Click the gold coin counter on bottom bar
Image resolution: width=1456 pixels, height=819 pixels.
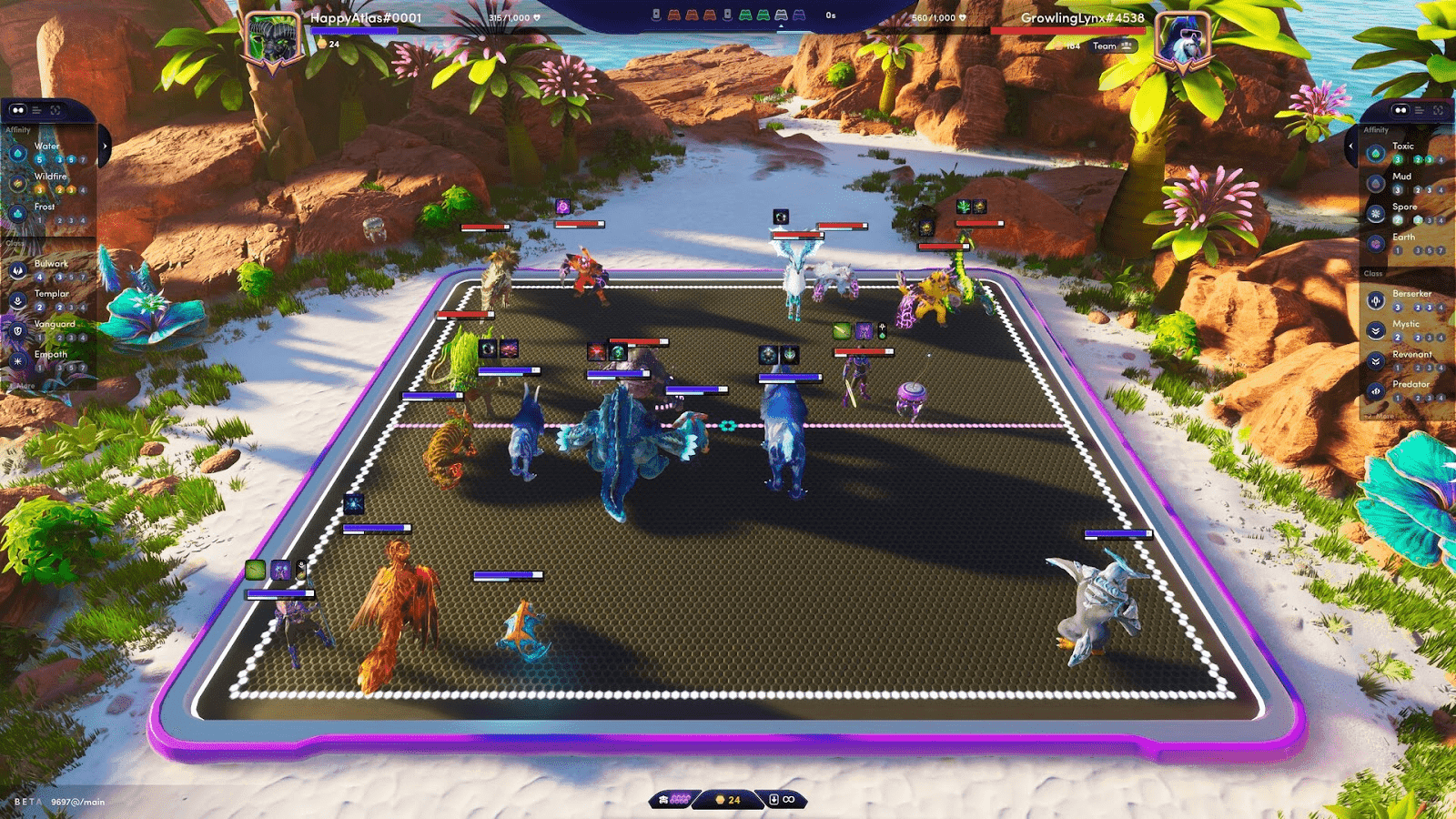[726, 799]
